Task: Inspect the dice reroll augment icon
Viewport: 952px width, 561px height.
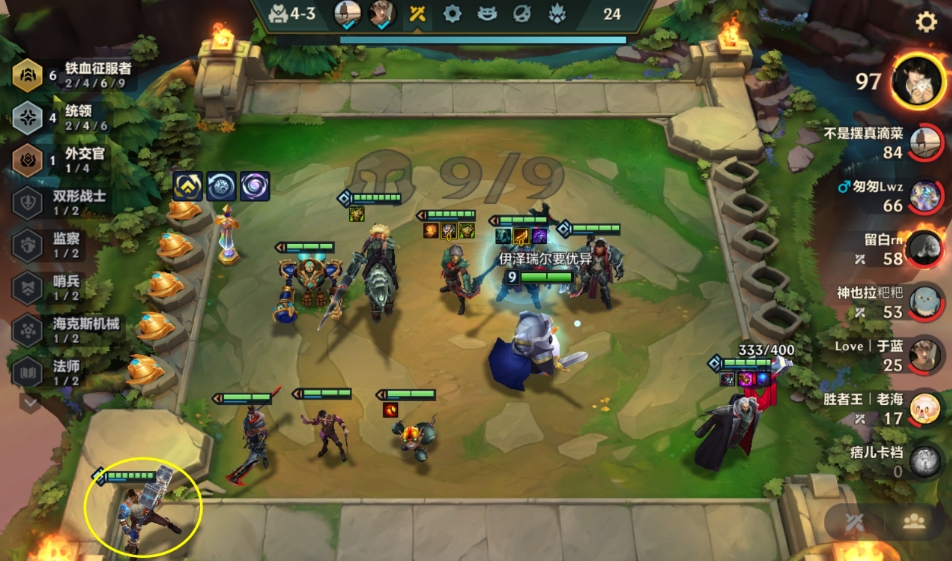Action: point(221,185)
